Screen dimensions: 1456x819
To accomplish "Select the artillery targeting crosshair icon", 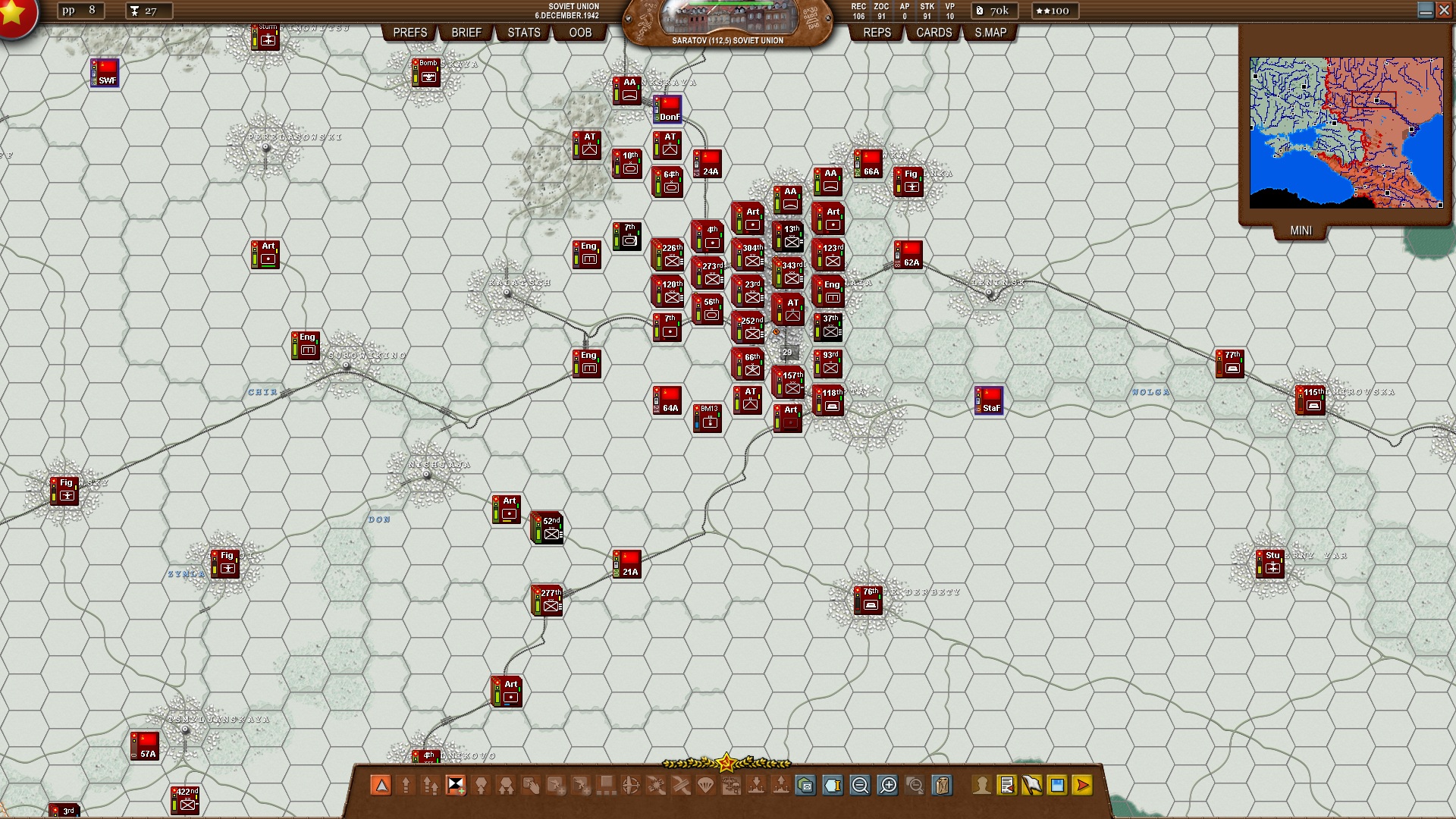I will coord(631,786).
